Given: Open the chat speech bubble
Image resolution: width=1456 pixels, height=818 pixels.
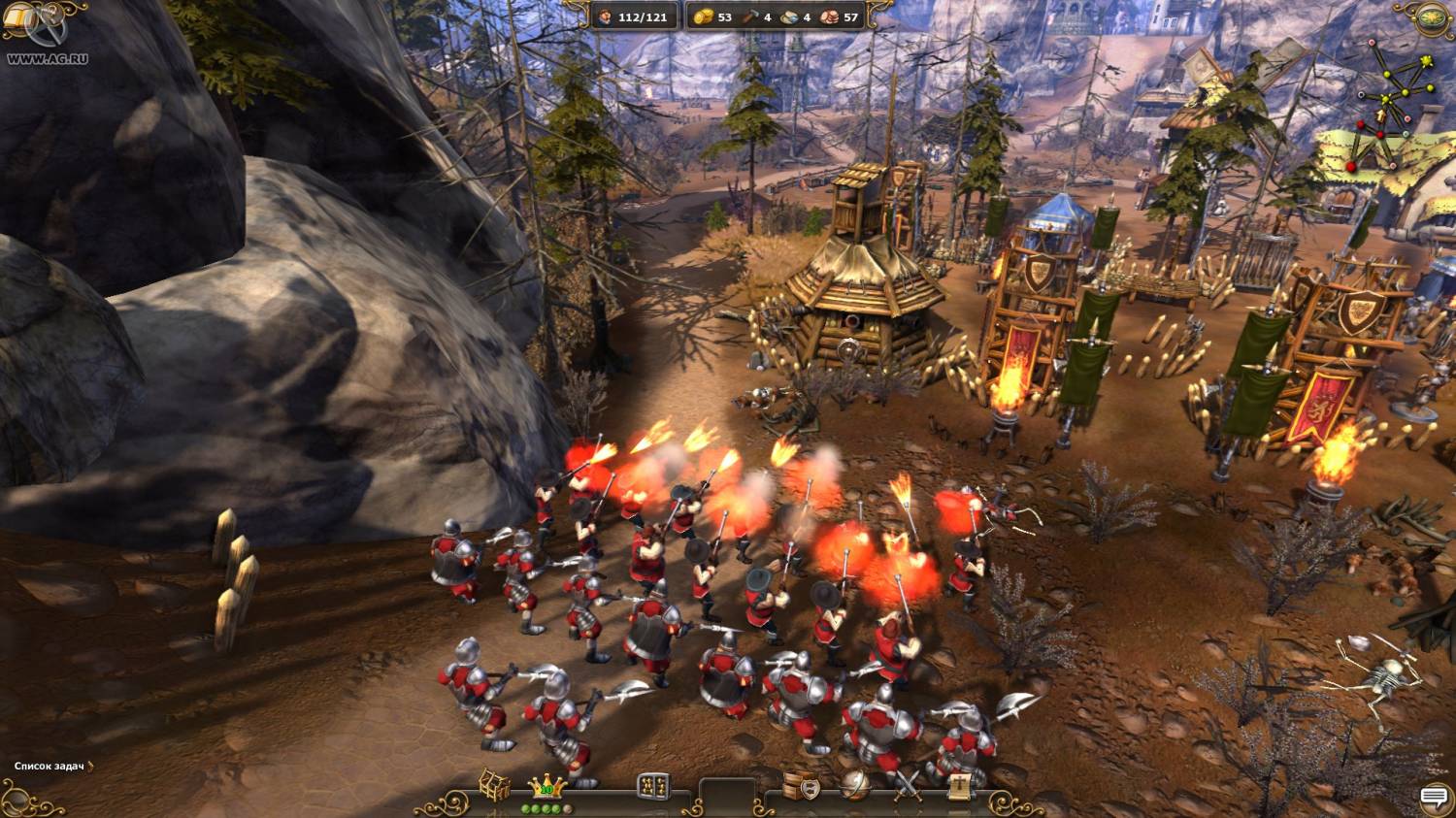Looking at the screenshot, I should point(1433,798).
